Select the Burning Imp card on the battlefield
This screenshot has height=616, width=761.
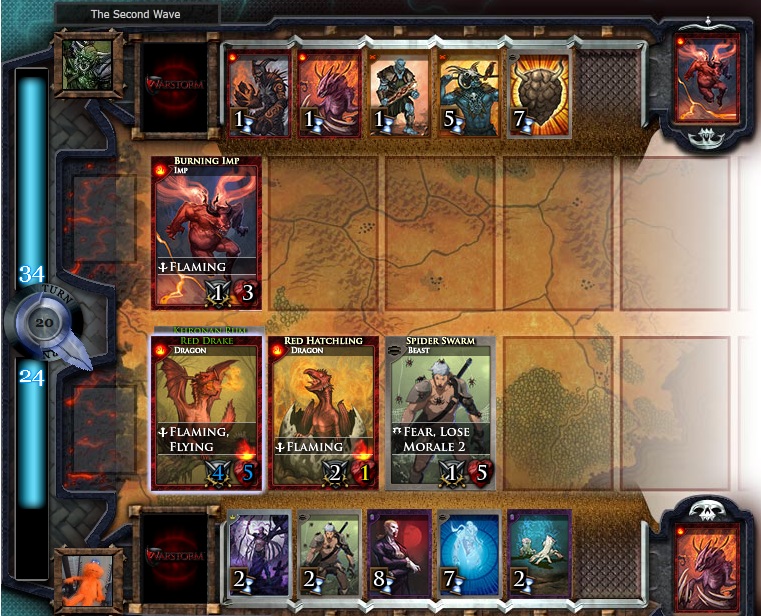[x=206, y=232]
